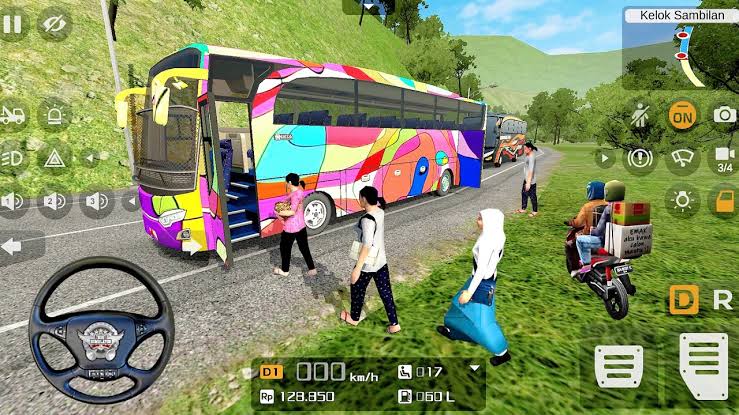The image size is (739, 415).
Task: Sound horn number 3
Action: (96, 203)
